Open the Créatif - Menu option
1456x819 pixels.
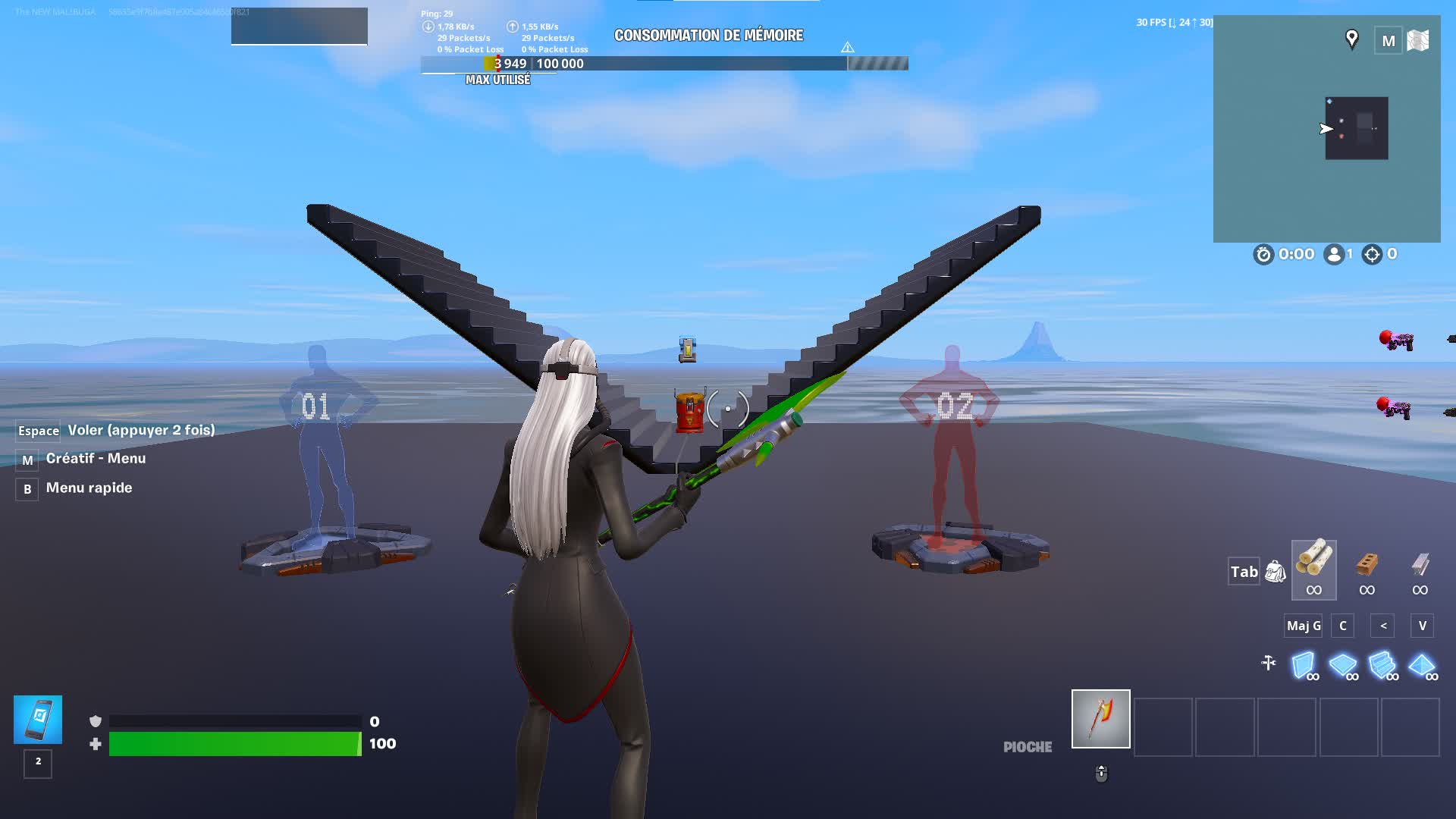(95, 458)
